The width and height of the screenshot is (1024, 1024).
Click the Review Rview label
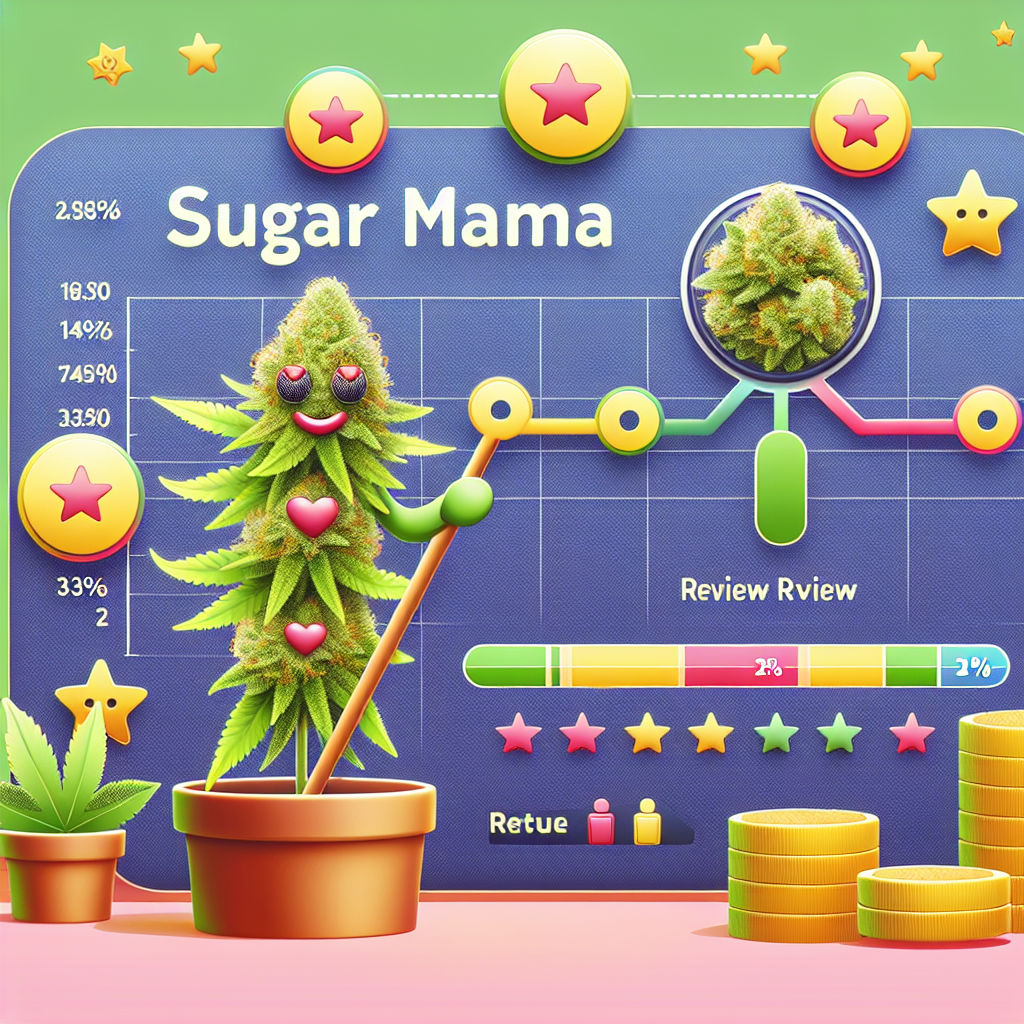click(x=768, y=590)
